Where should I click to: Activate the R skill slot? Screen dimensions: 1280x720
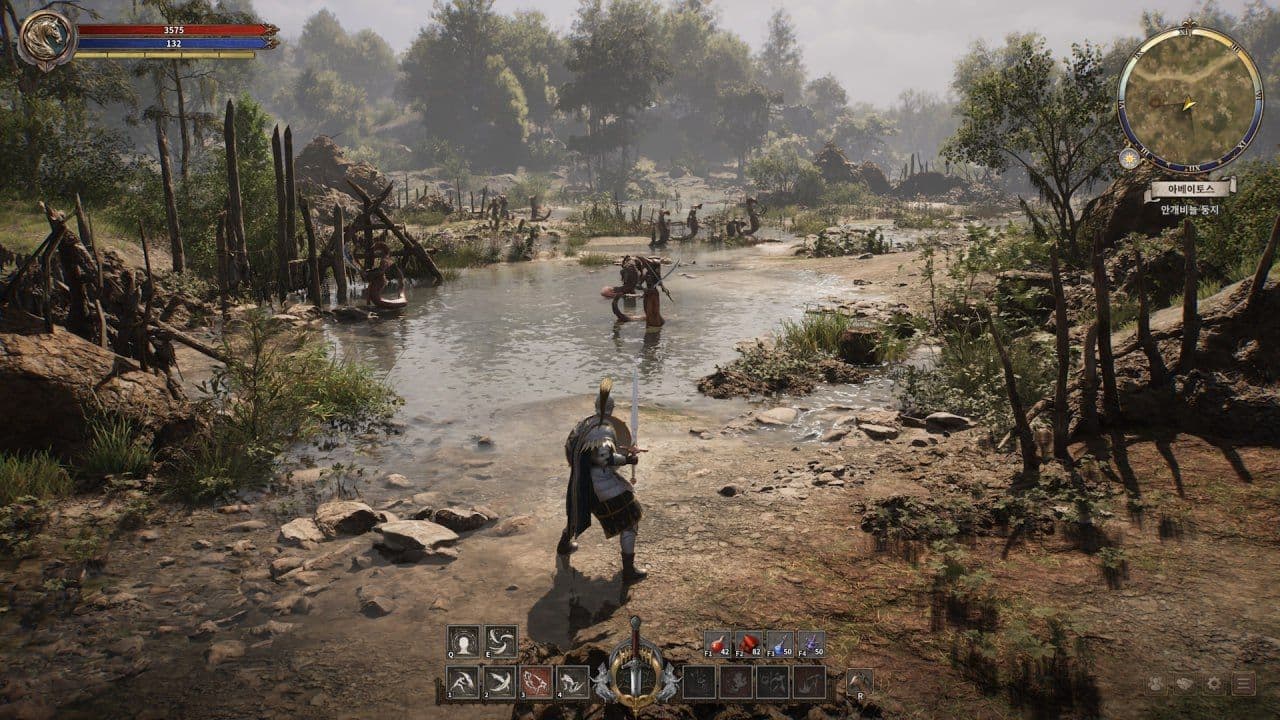pos(858,682)
